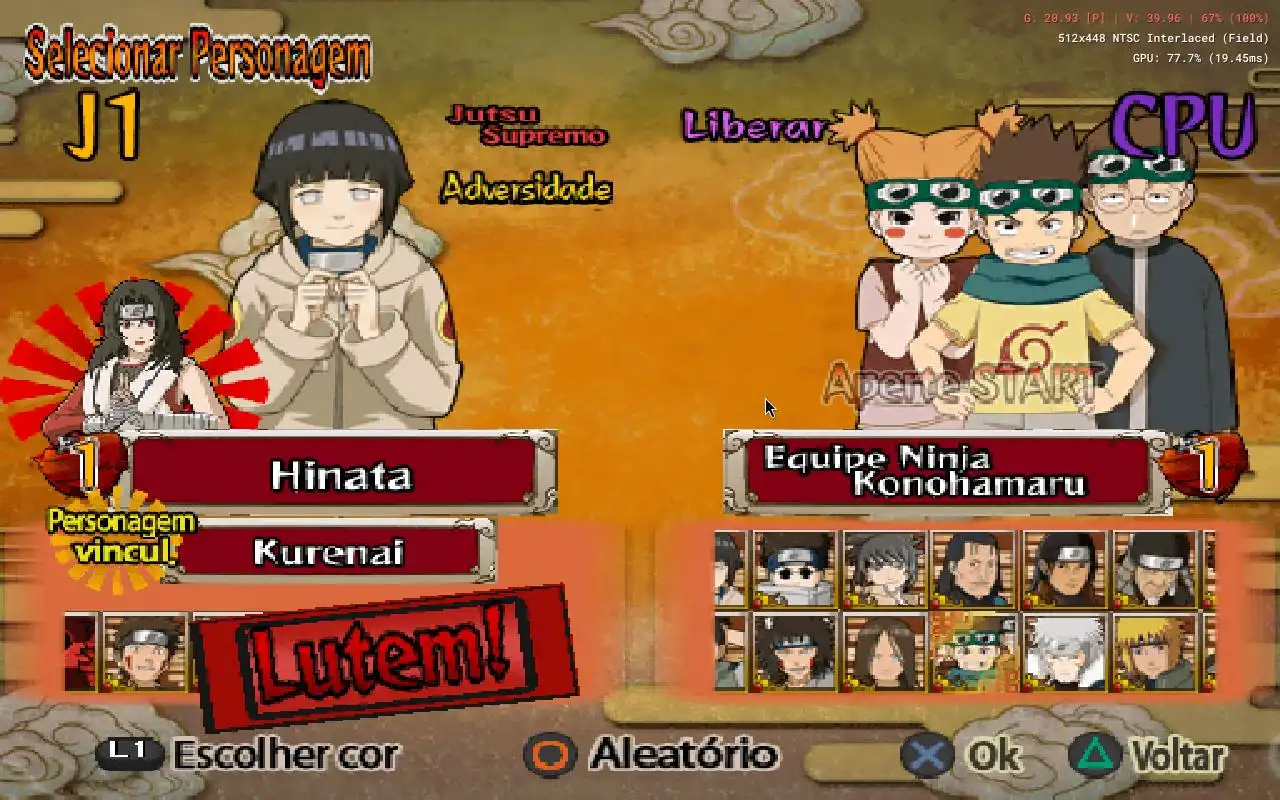Pick the Shino portrait with dark sunglasses
Image resolution: width=1280 pixels, height=800 pixels.
click(x=794, y=569)
